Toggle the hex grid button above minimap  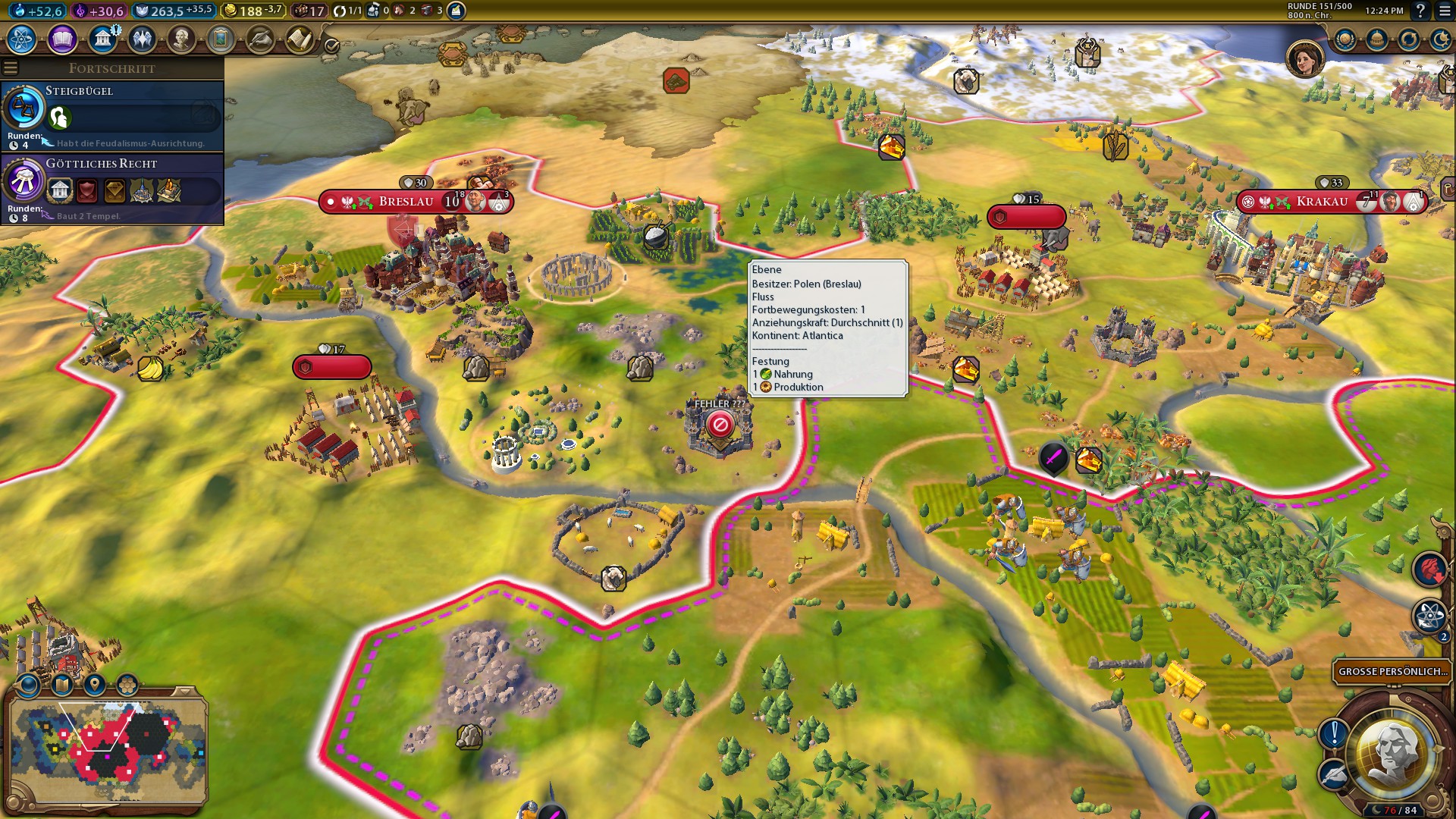click(127, 685)
